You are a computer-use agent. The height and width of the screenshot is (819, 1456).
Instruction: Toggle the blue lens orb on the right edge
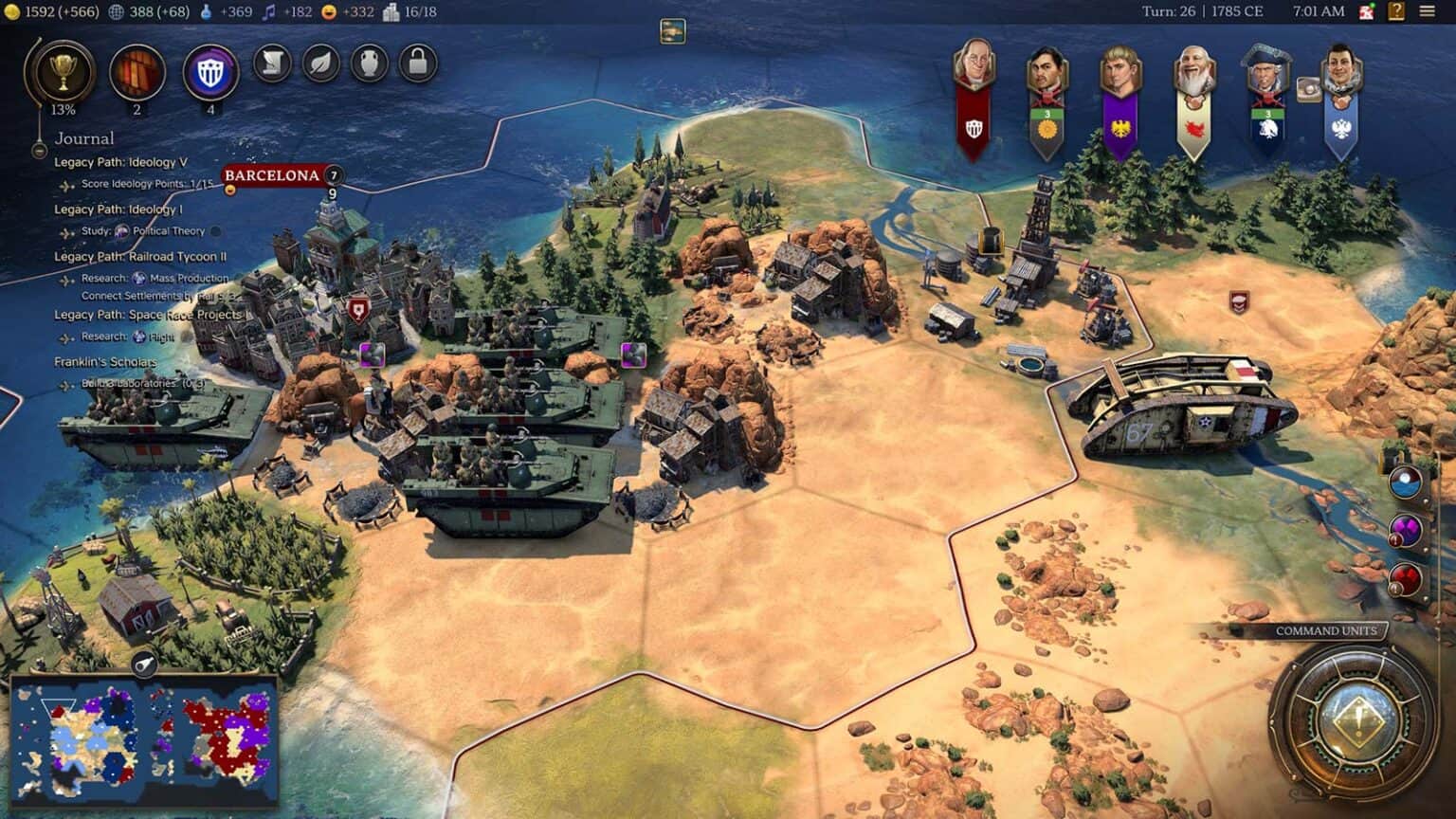pyautogui.click(x=1407, y=481)
